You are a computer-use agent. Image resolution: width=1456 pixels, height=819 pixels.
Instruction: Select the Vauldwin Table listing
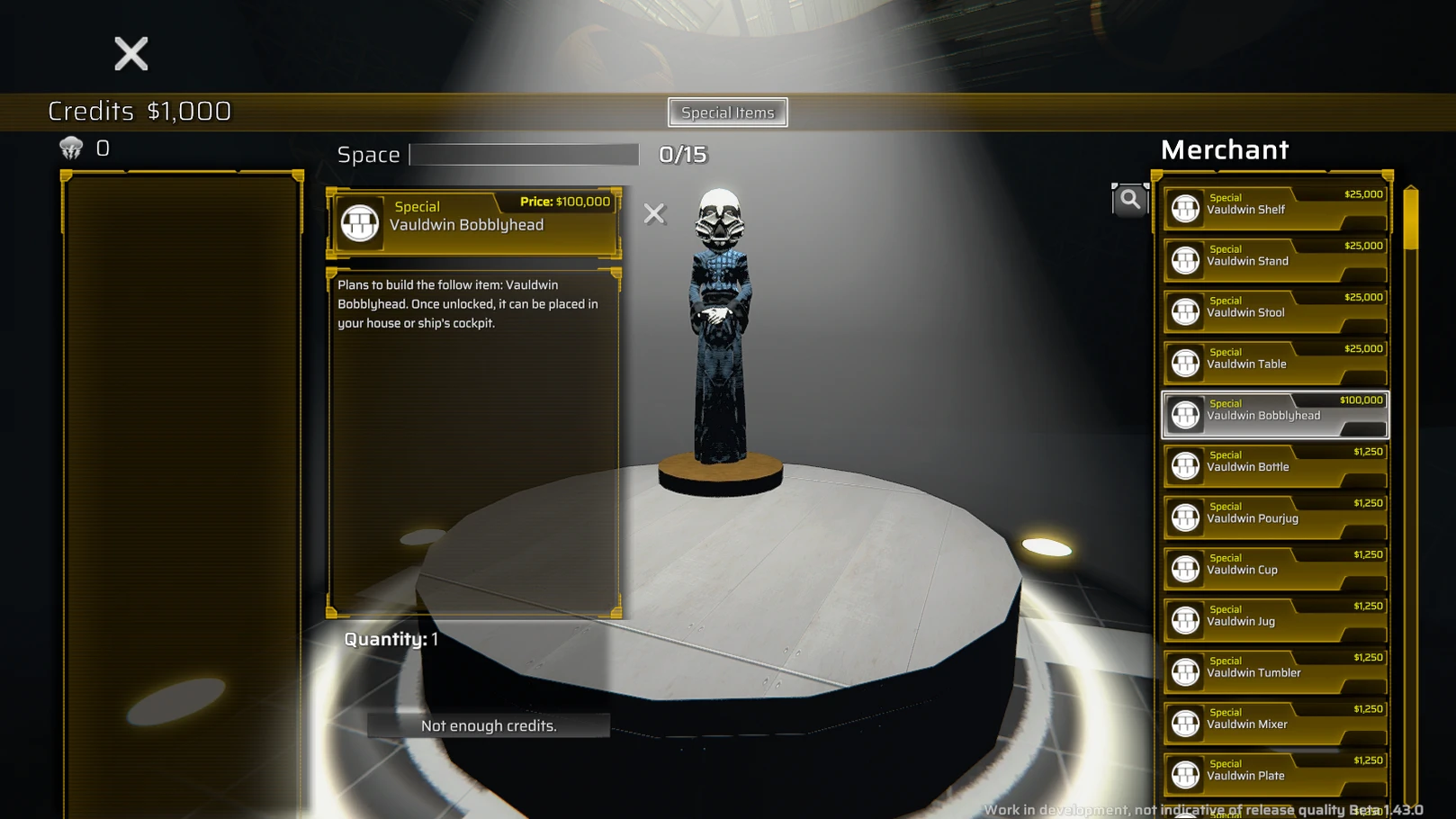click(x=1274, y=363)
